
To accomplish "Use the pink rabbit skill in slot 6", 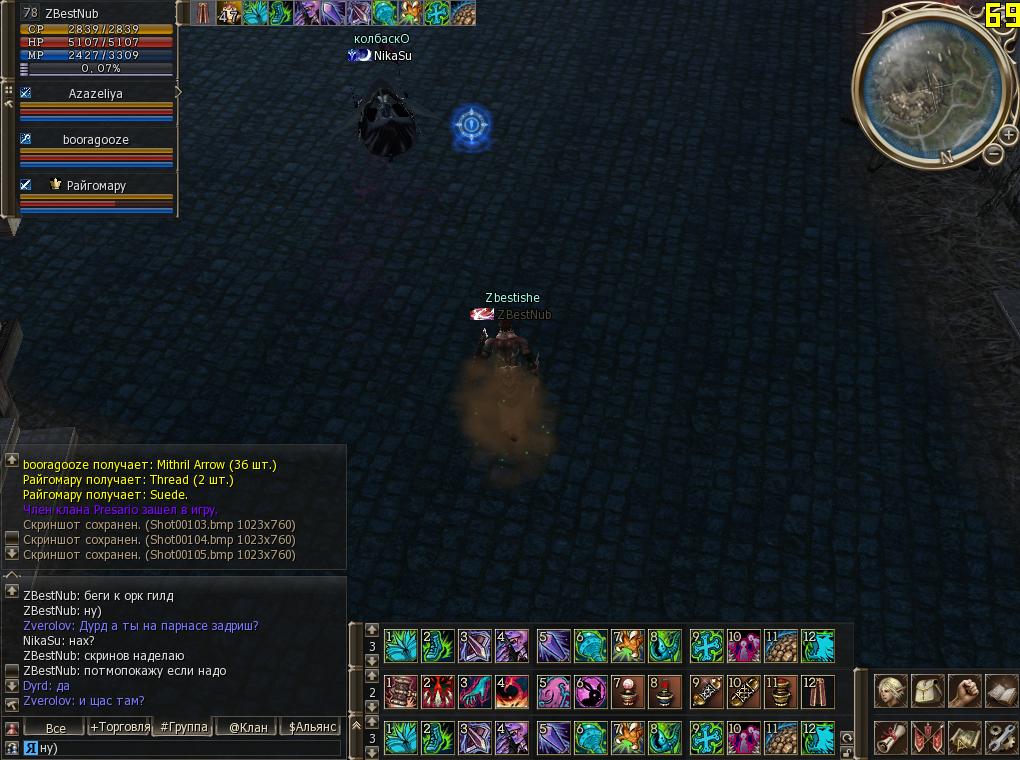I will (x=592, y=691).
